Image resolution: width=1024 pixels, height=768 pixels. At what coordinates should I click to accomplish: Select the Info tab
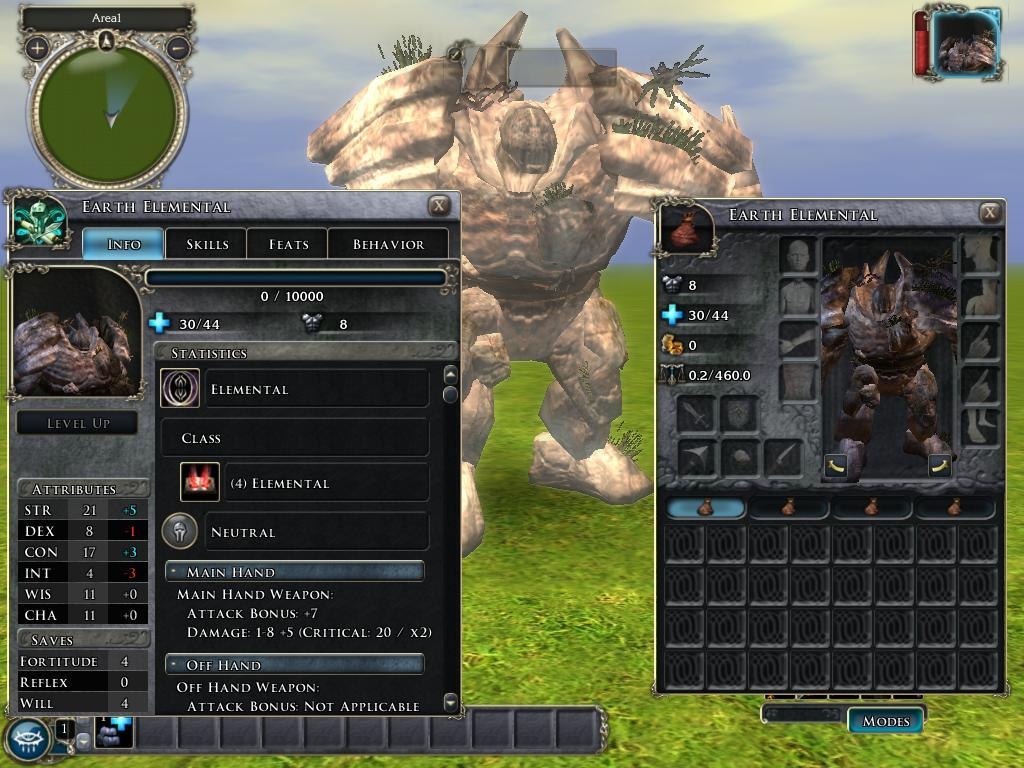coord(123,244)
